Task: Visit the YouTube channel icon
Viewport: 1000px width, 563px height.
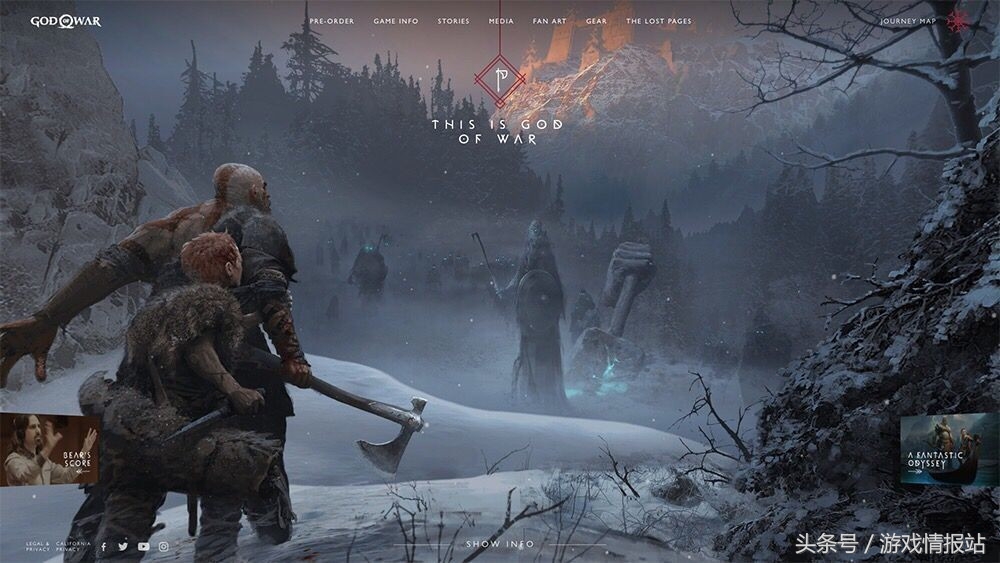Action: tap(143, 546)
